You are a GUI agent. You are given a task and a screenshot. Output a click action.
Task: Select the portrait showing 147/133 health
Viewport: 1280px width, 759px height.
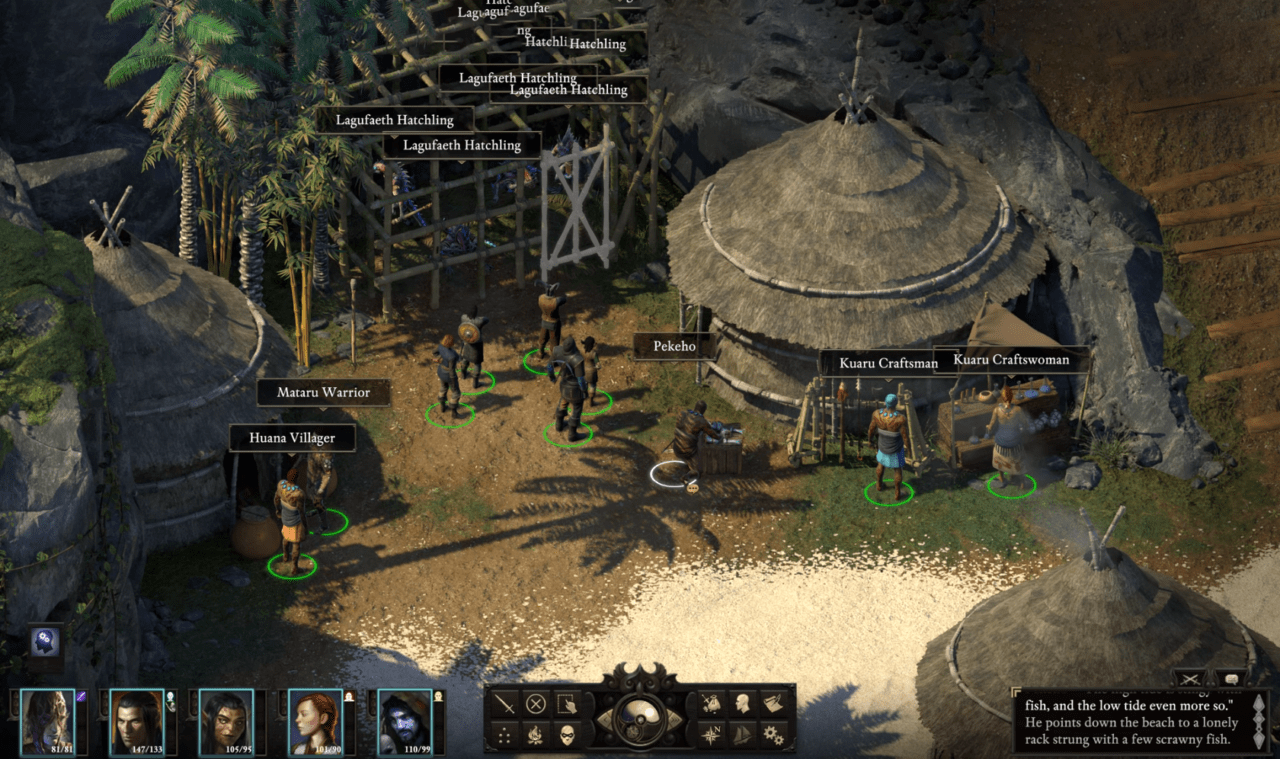pyautogui.click(x=137, y=720)
